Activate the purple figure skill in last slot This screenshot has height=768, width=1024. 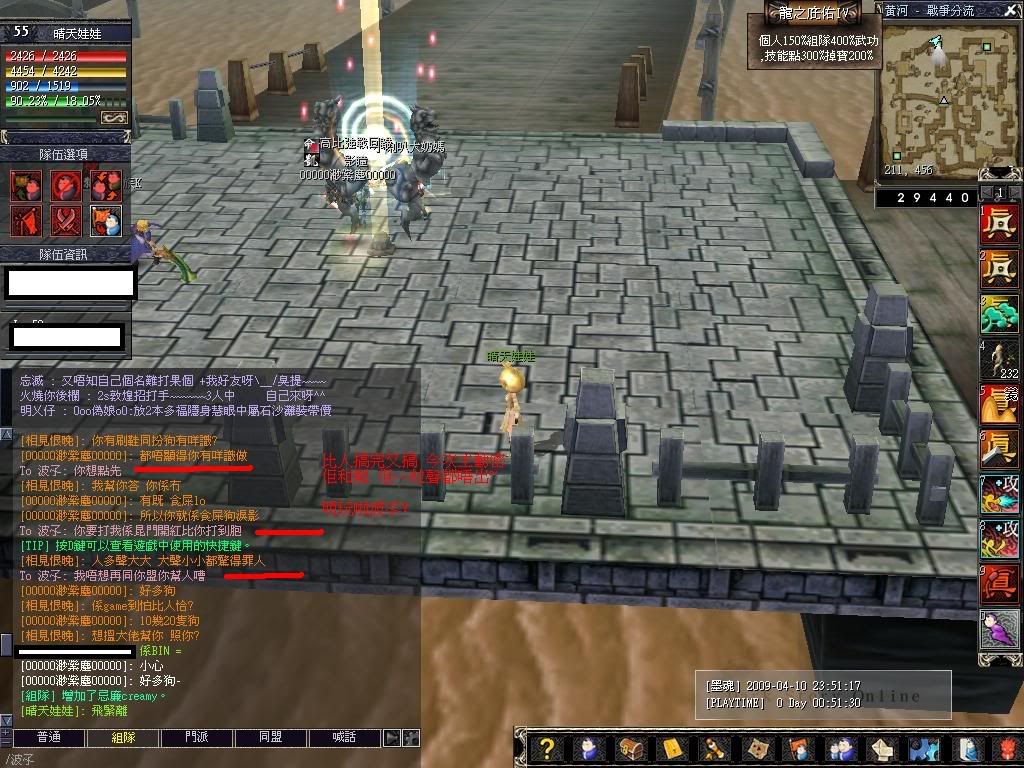tap(999, 629)
